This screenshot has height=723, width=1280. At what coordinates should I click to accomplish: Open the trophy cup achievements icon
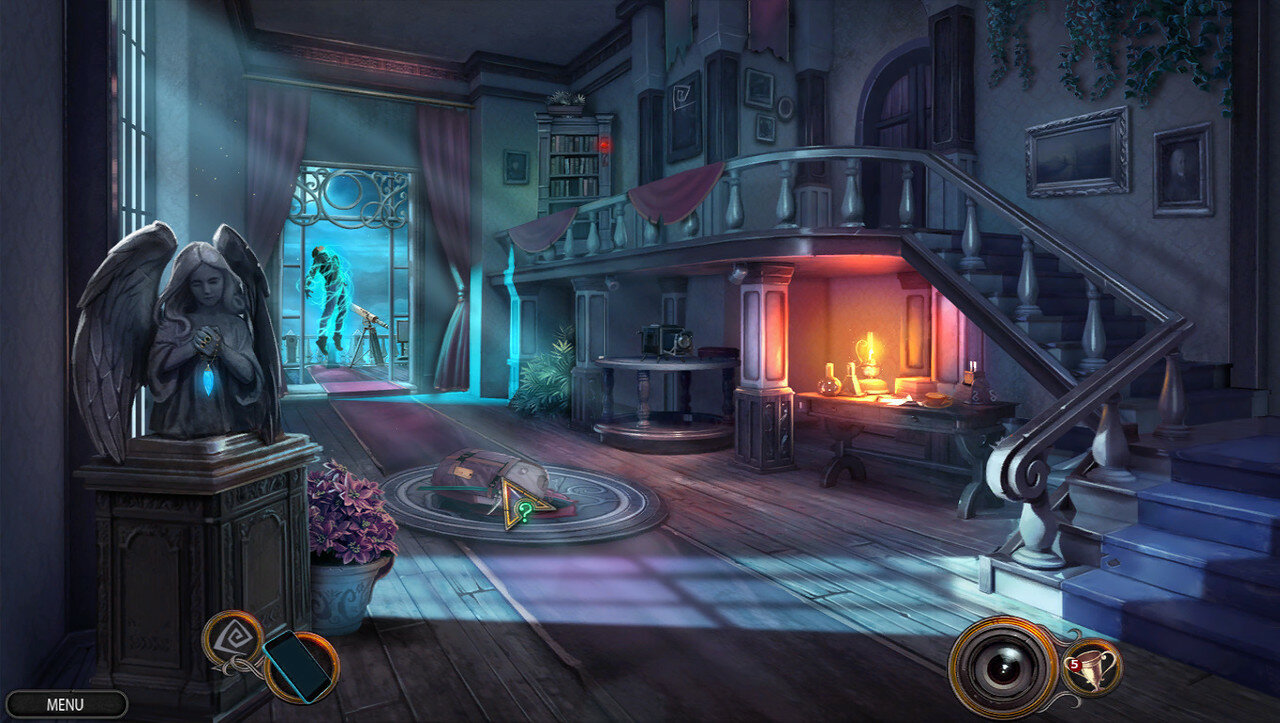pos(1091,665)
